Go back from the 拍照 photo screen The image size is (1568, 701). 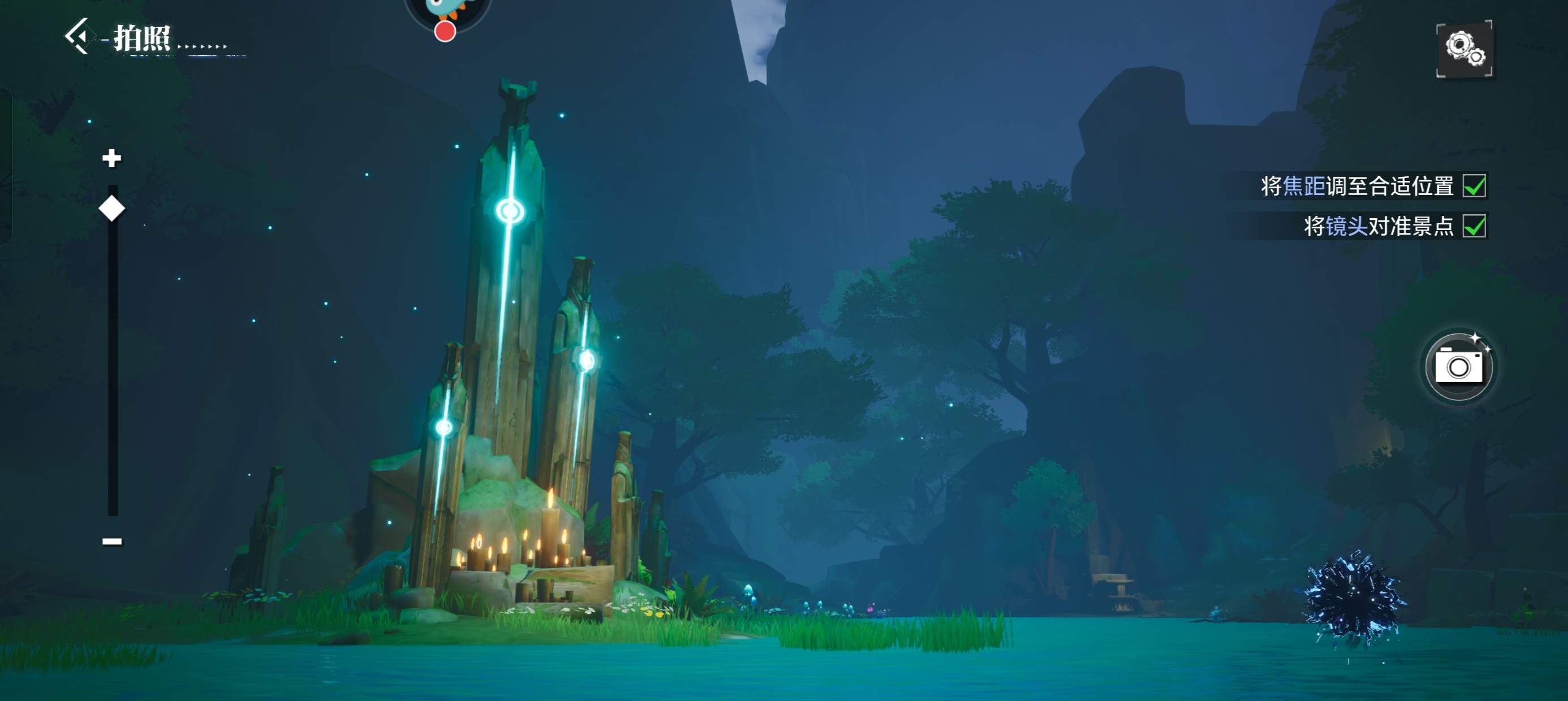tap(79, 37)
